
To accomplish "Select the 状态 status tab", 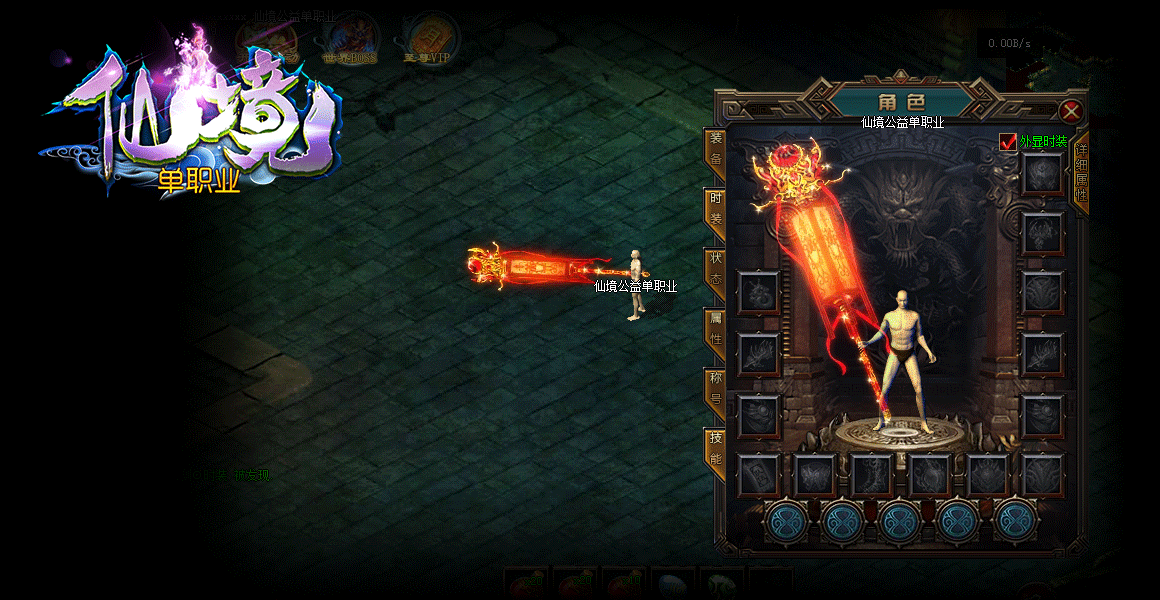I will [x=715, y=270].
